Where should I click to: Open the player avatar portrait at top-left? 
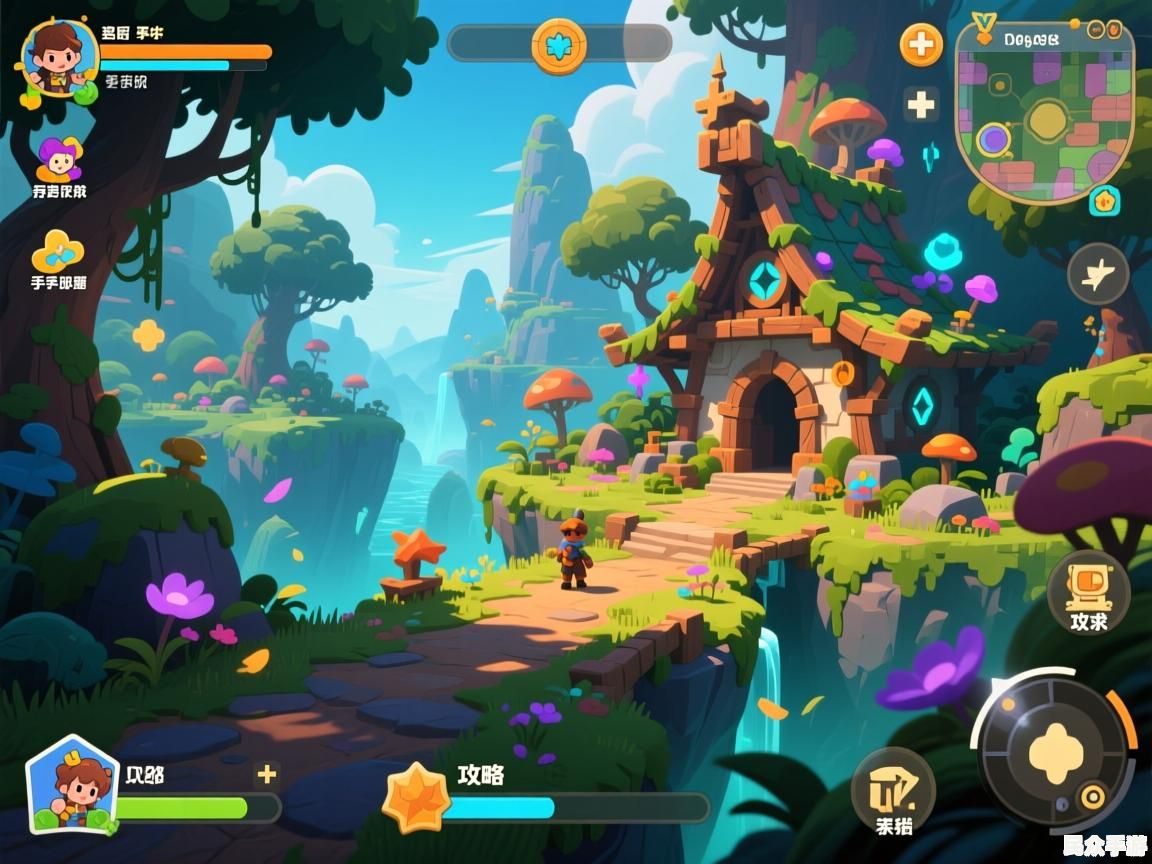58,58
